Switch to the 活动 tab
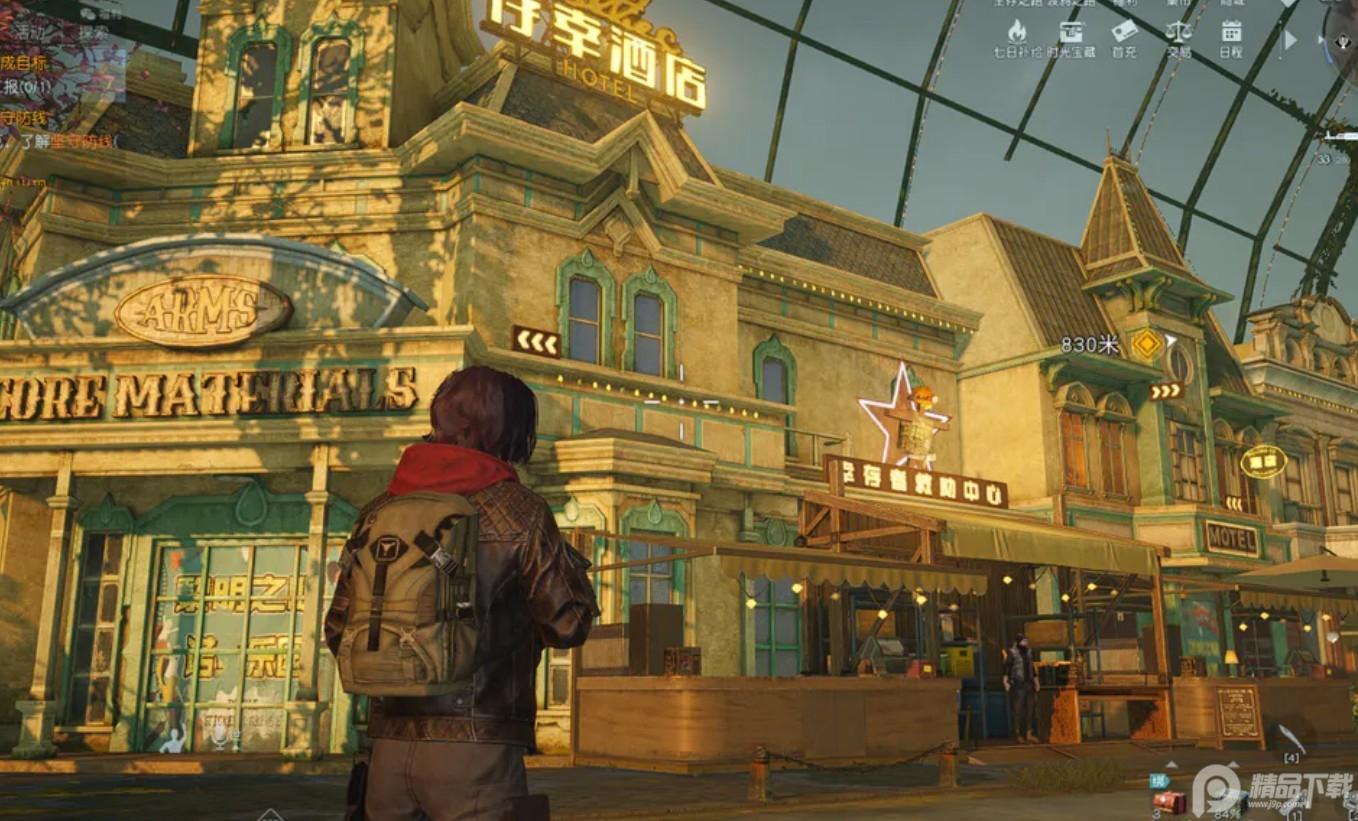The height and width of the screenshot is (821, 1358). pyautogui.click(x=29, y=31)
